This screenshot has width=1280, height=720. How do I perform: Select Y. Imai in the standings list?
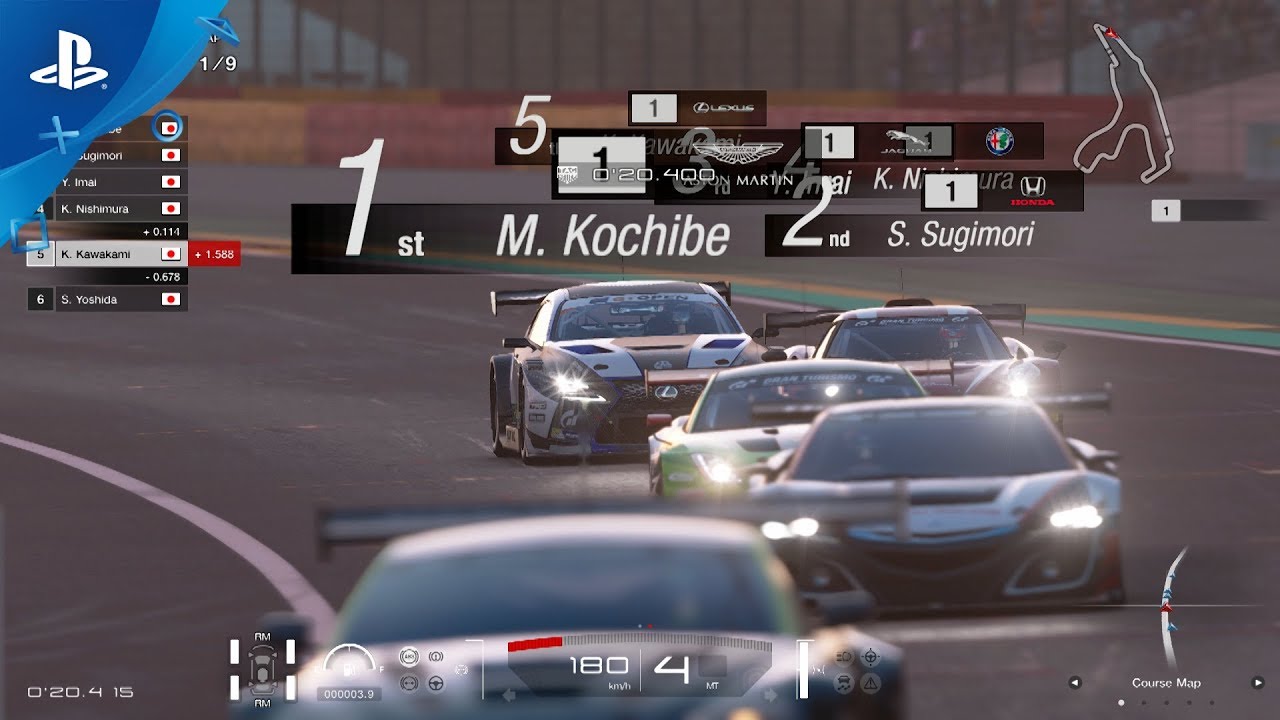107,182
